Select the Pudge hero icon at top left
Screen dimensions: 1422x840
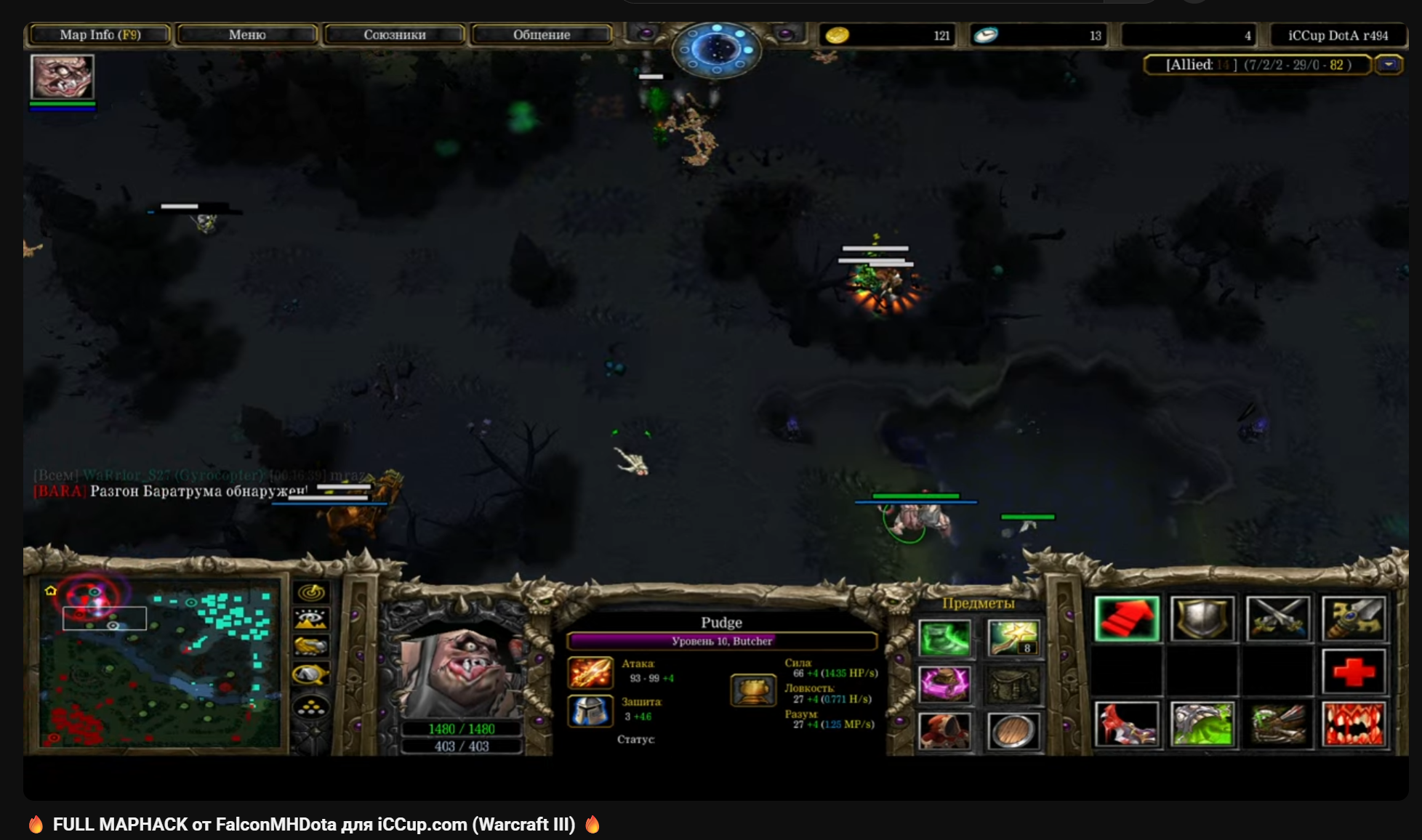[63, 77]
